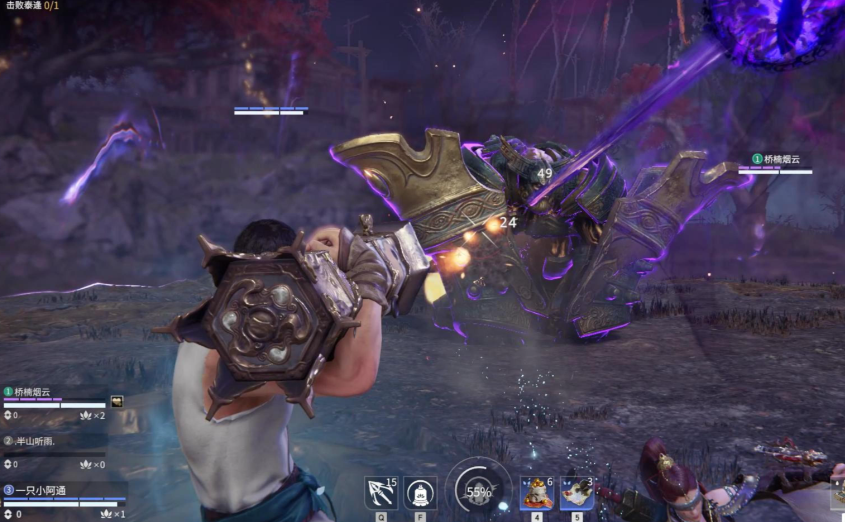Use the consumable with 3 charges
This screenshot has width=845, height=522.
pyautogui.click(x=576, y=493)
